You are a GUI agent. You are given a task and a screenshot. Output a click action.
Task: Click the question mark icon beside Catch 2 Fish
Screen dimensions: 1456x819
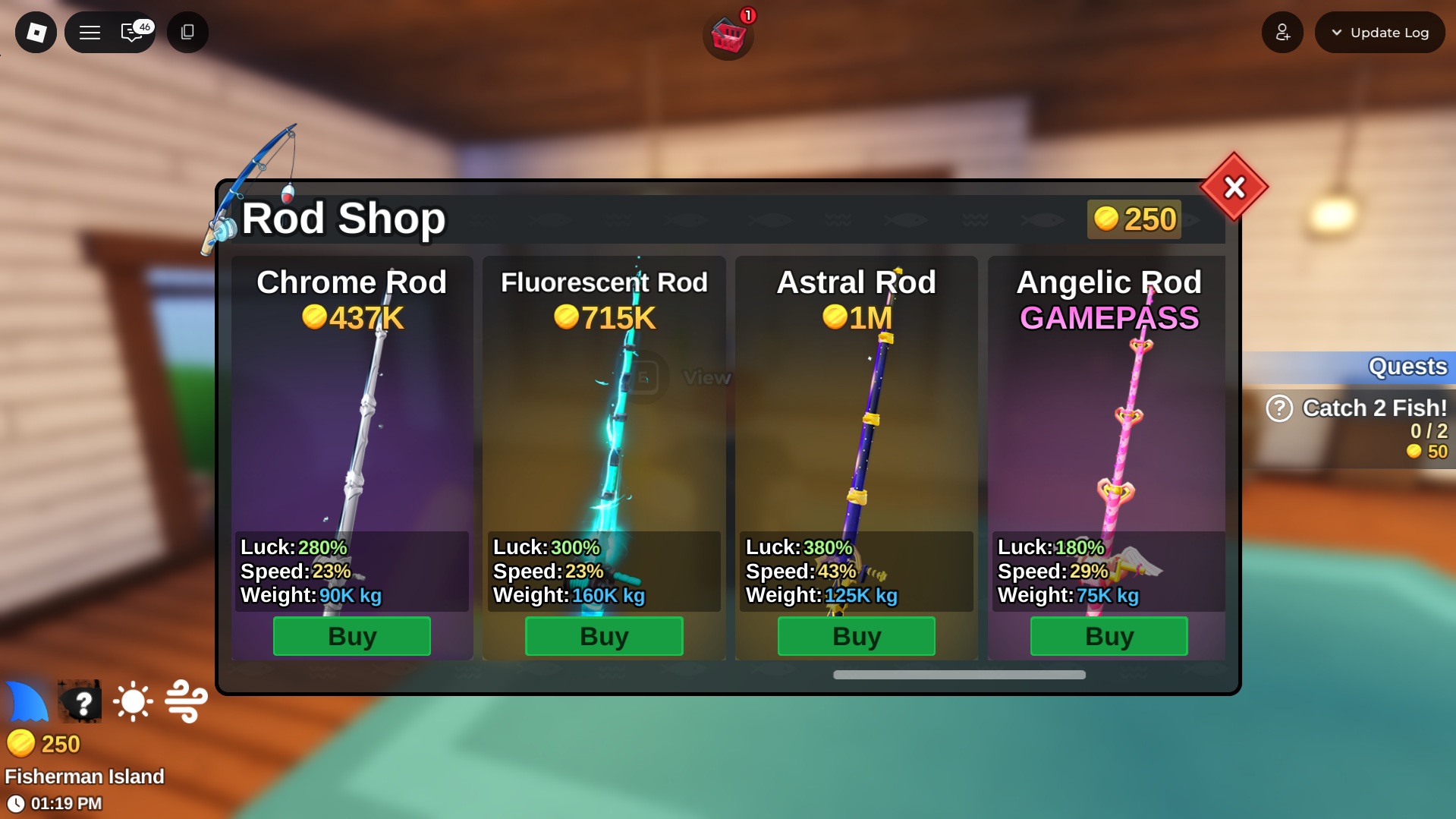coord(1280,408)
